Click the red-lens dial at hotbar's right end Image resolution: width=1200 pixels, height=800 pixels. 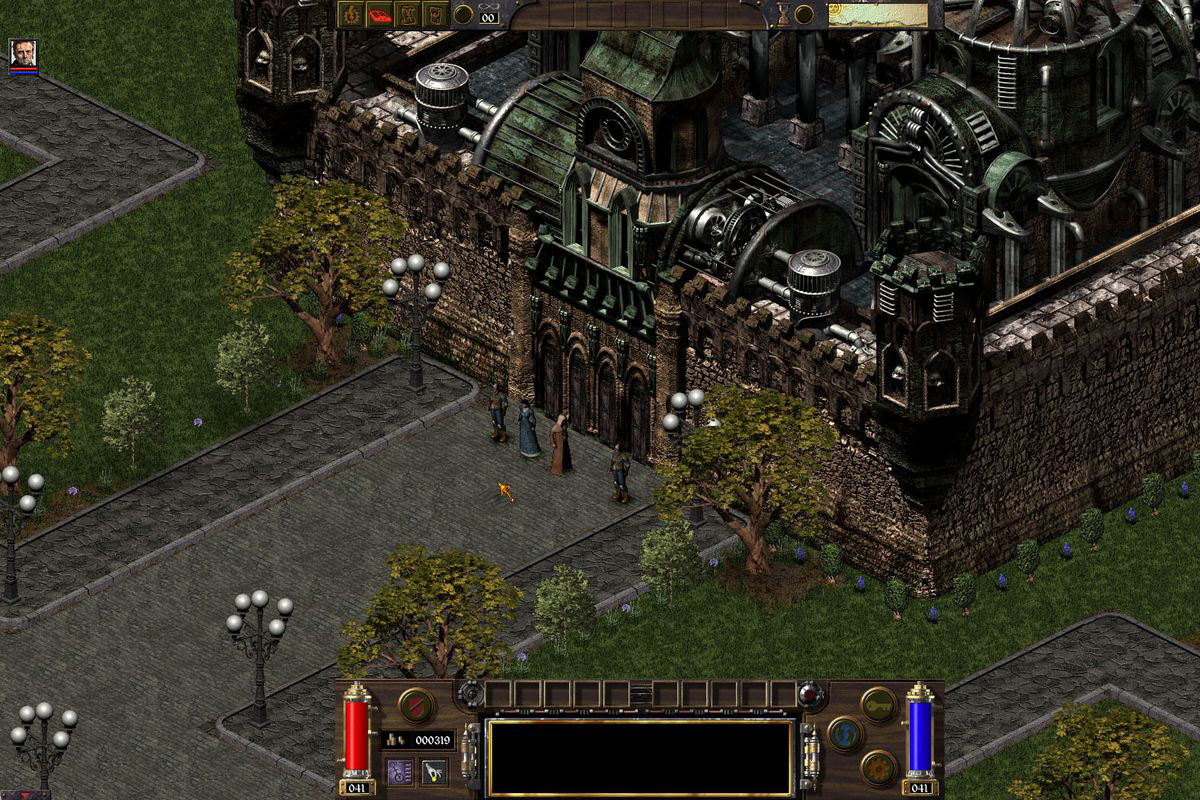(x=811, y=694)
